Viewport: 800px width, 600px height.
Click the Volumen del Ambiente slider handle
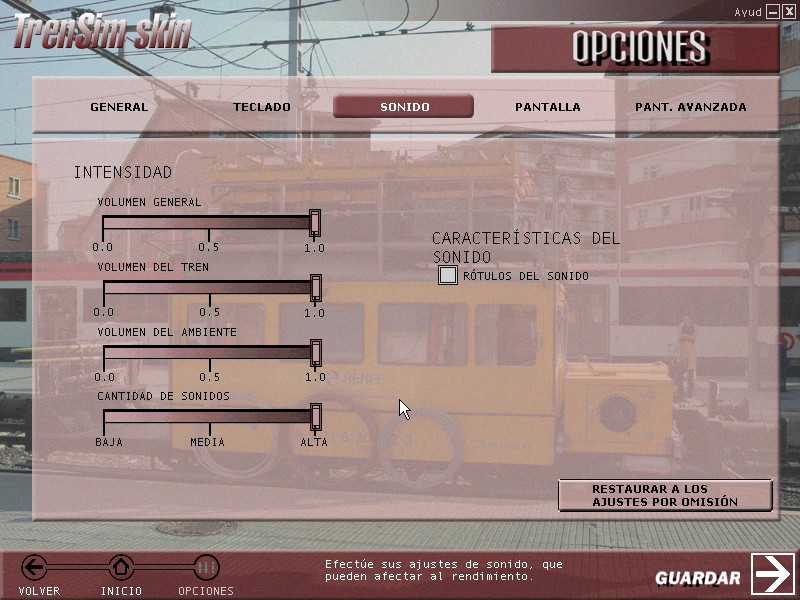pos(316,352)
